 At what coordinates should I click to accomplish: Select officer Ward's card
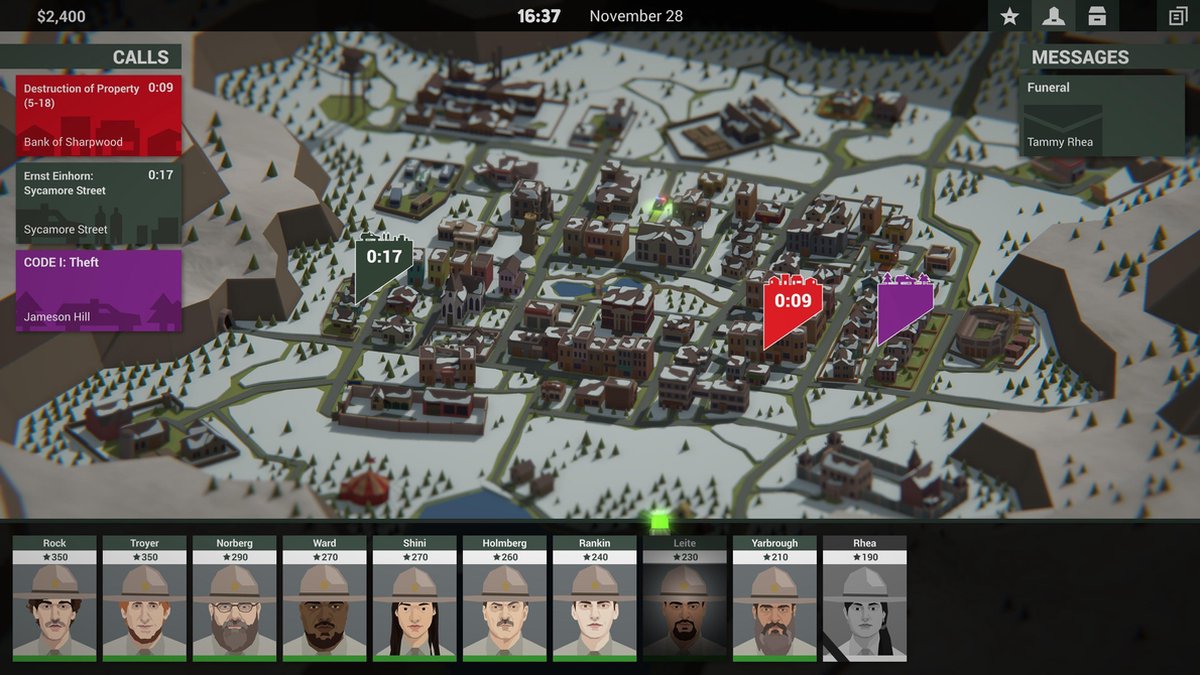325,598
